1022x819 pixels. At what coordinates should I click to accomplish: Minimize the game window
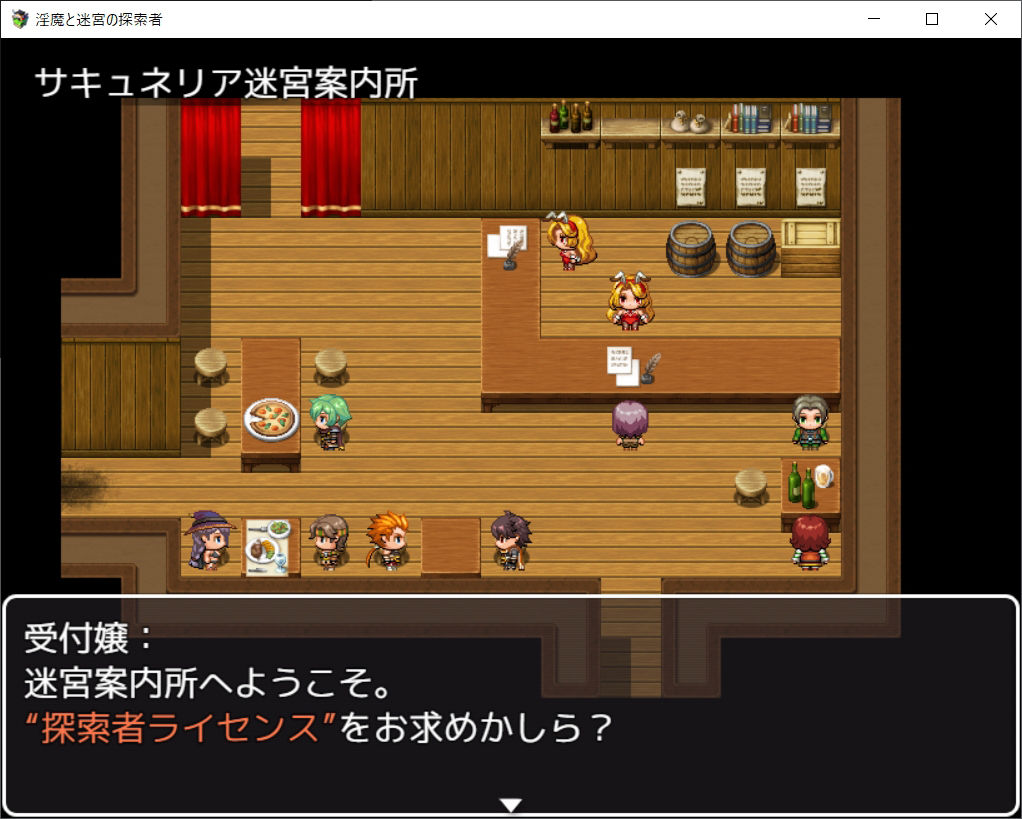(x=874, y=19)
